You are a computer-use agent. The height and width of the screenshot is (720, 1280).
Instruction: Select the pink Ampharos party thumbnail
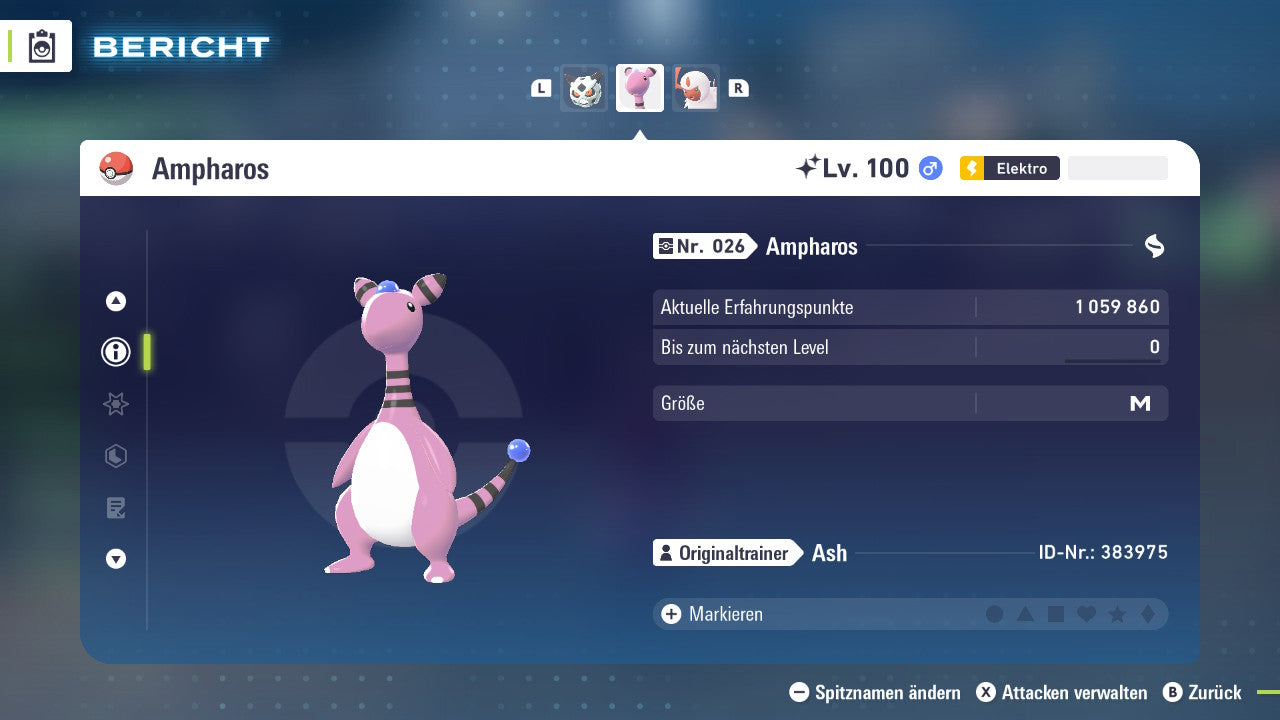point(640,89)
